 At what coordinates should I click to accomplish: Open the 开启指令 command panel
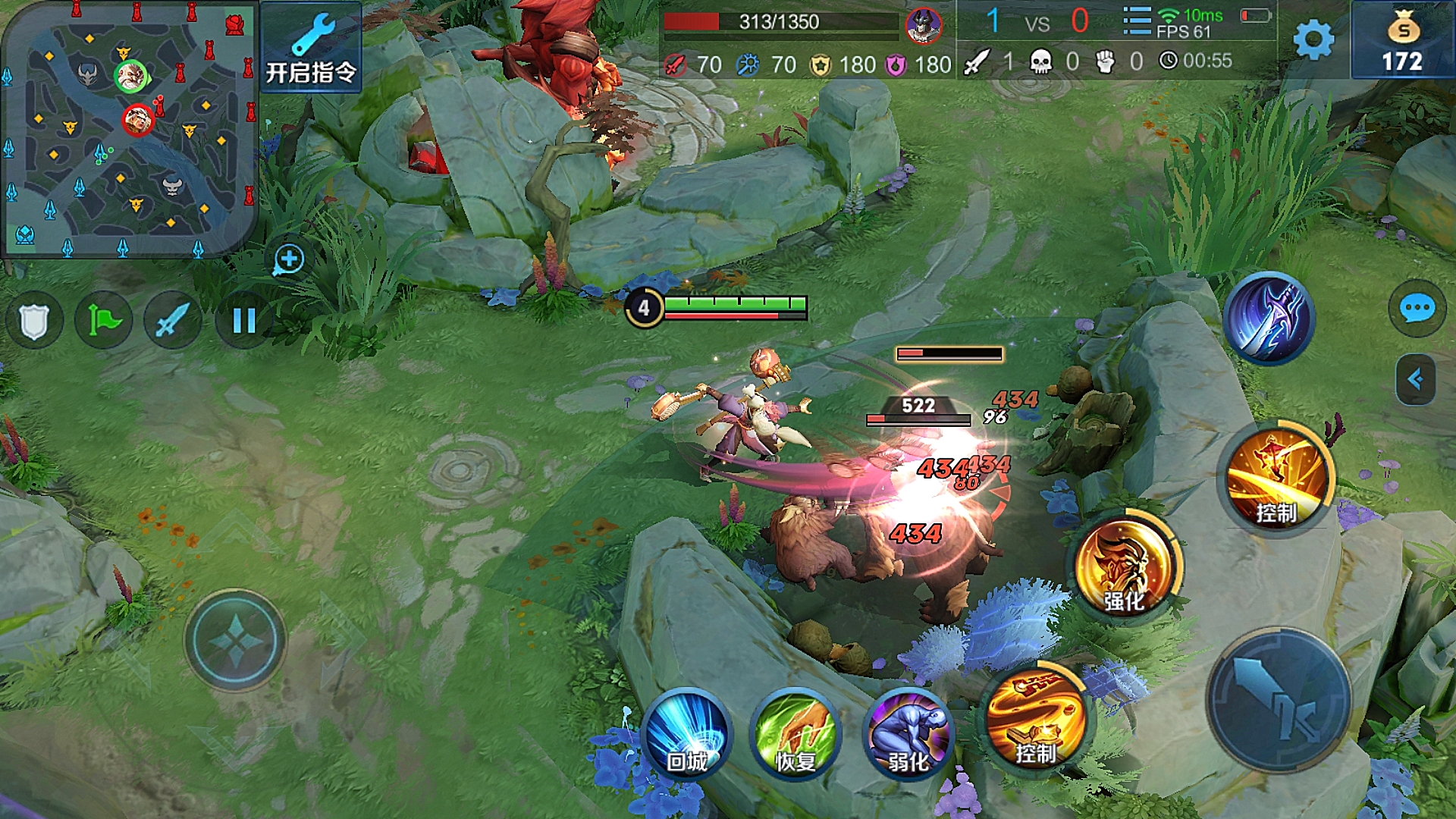click(311, 49)
